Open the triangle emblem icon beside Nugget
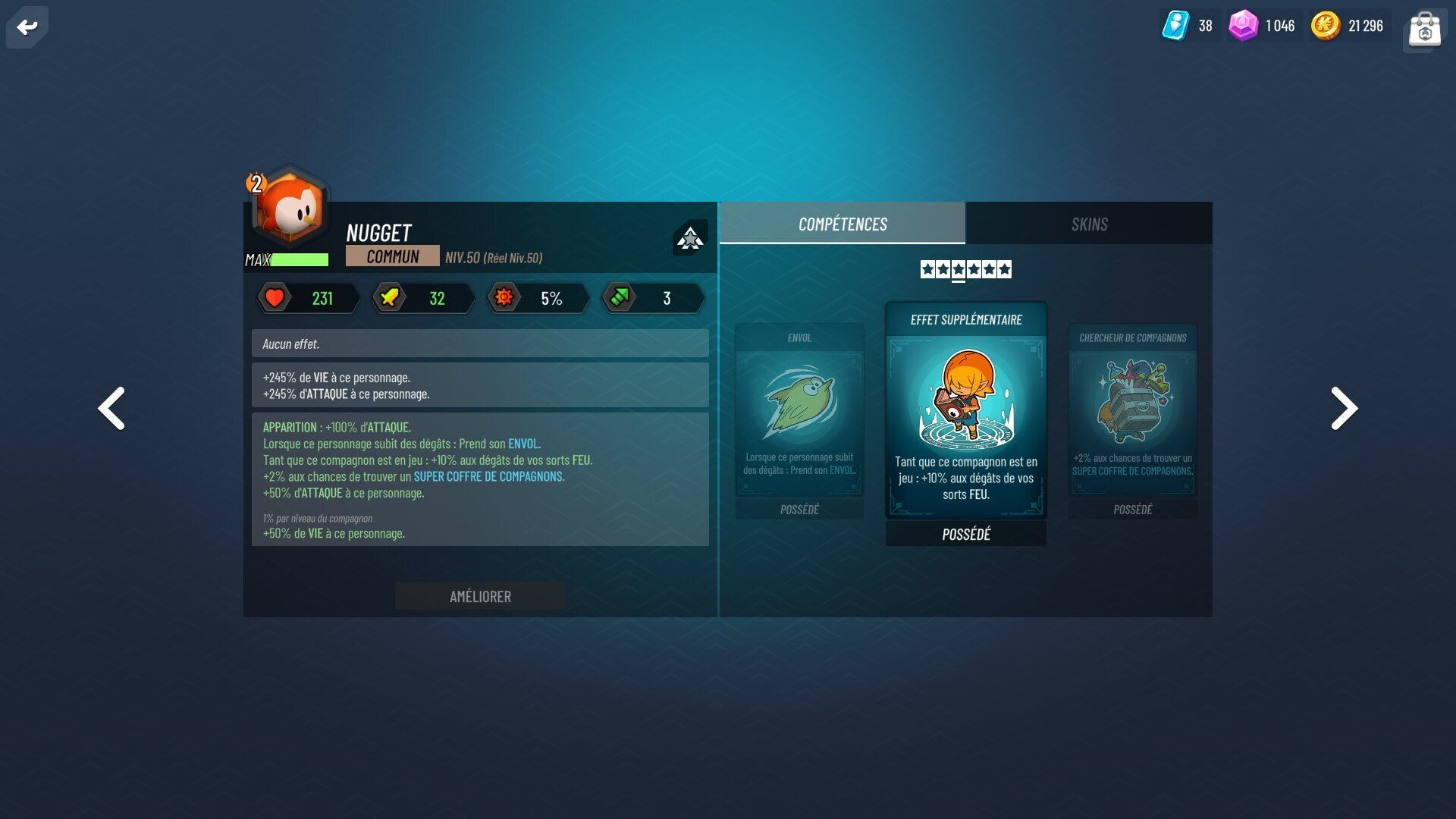This screenshot has height=819, width=1456. pos(689,238)
